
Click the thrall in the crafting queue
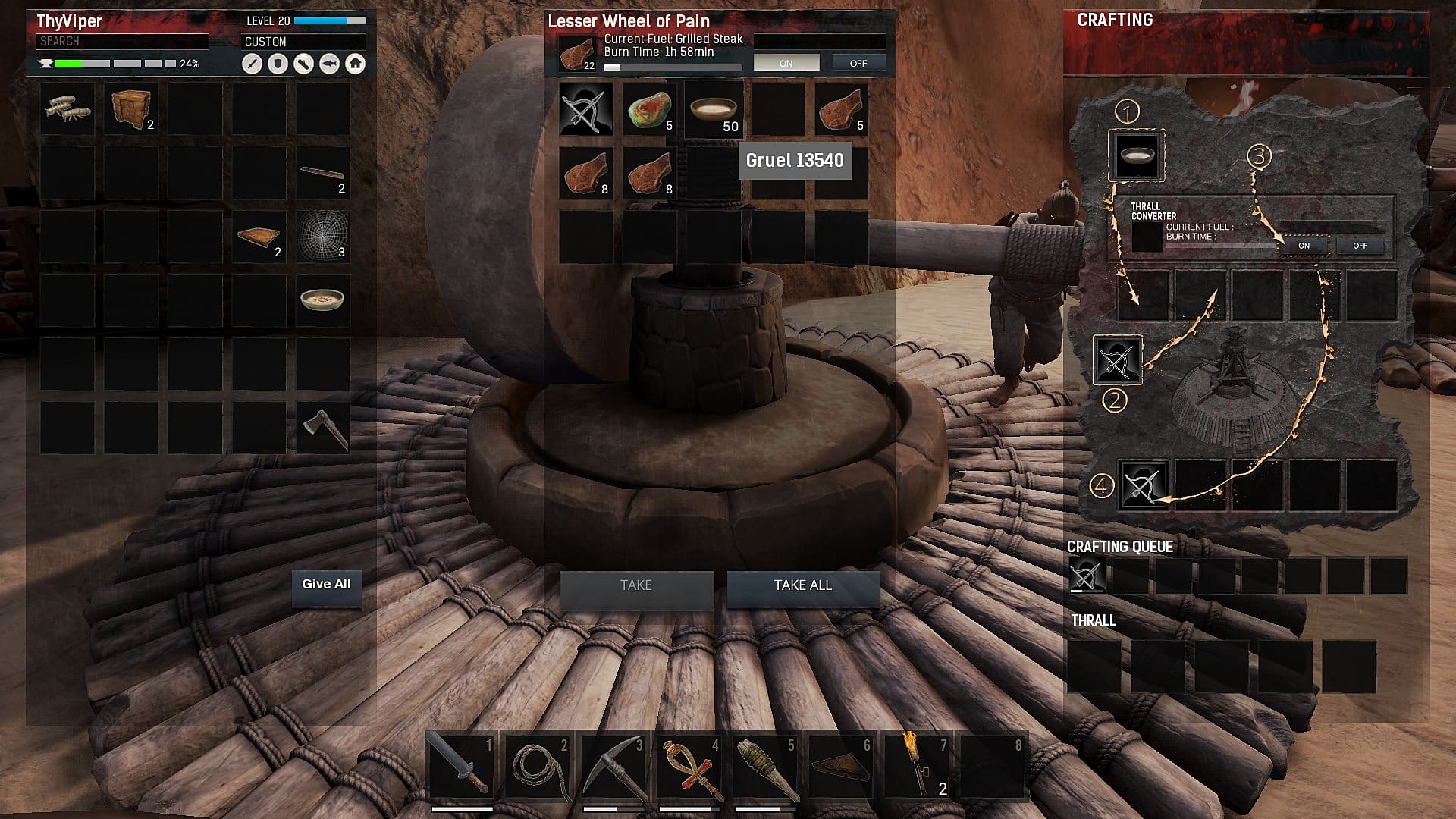[1086, 576]
